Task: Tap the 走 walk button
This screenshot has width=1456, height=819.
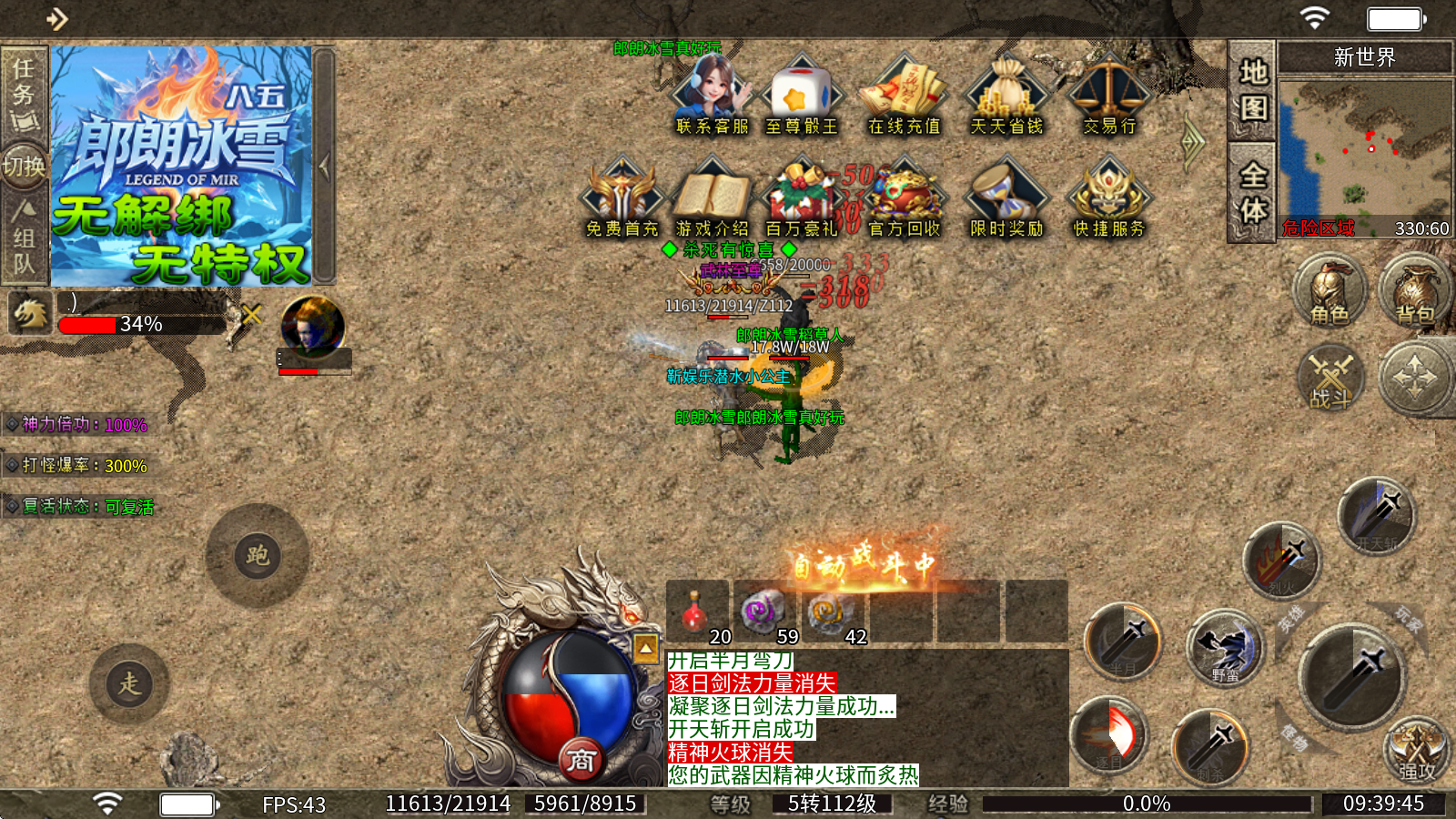Action: [129, 683]
